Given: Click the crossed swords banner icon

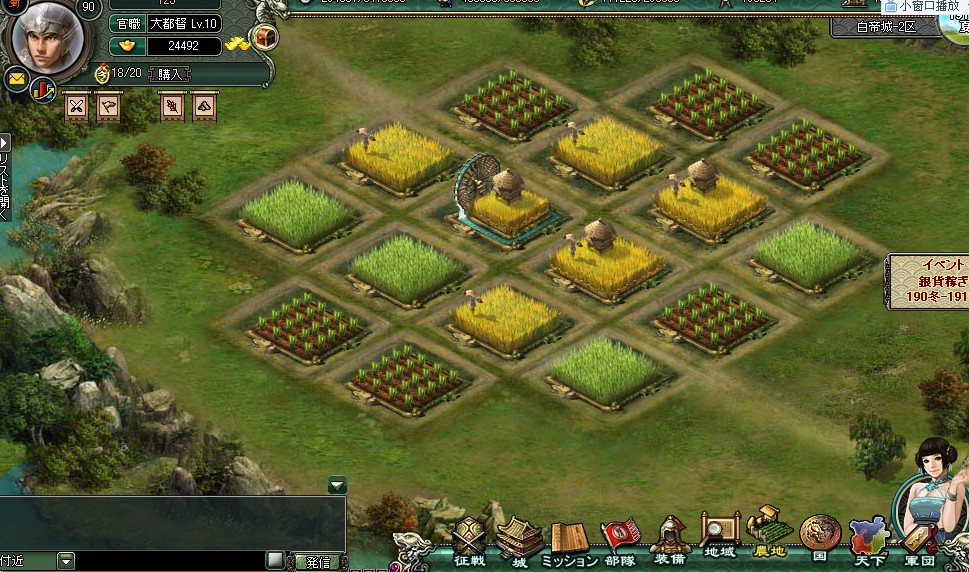Looking at the screenshot, I should pos(76,106).
